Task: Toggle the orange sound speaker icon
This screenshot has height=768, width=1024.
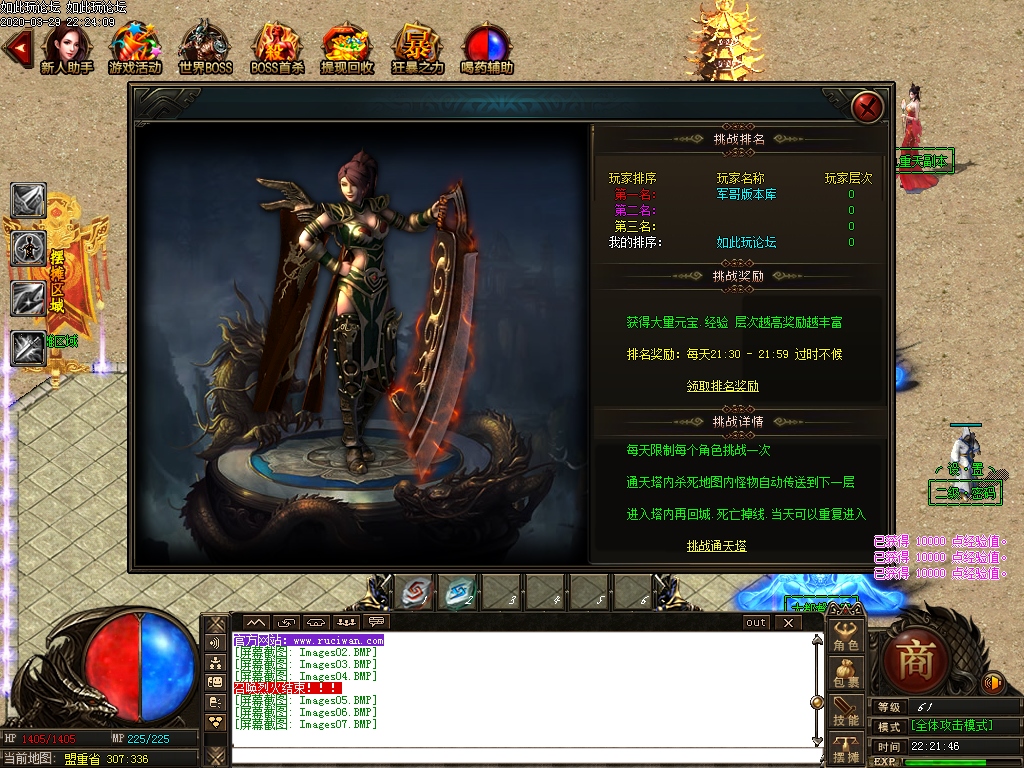Action: pyautogui.click(x=993, y=683)
